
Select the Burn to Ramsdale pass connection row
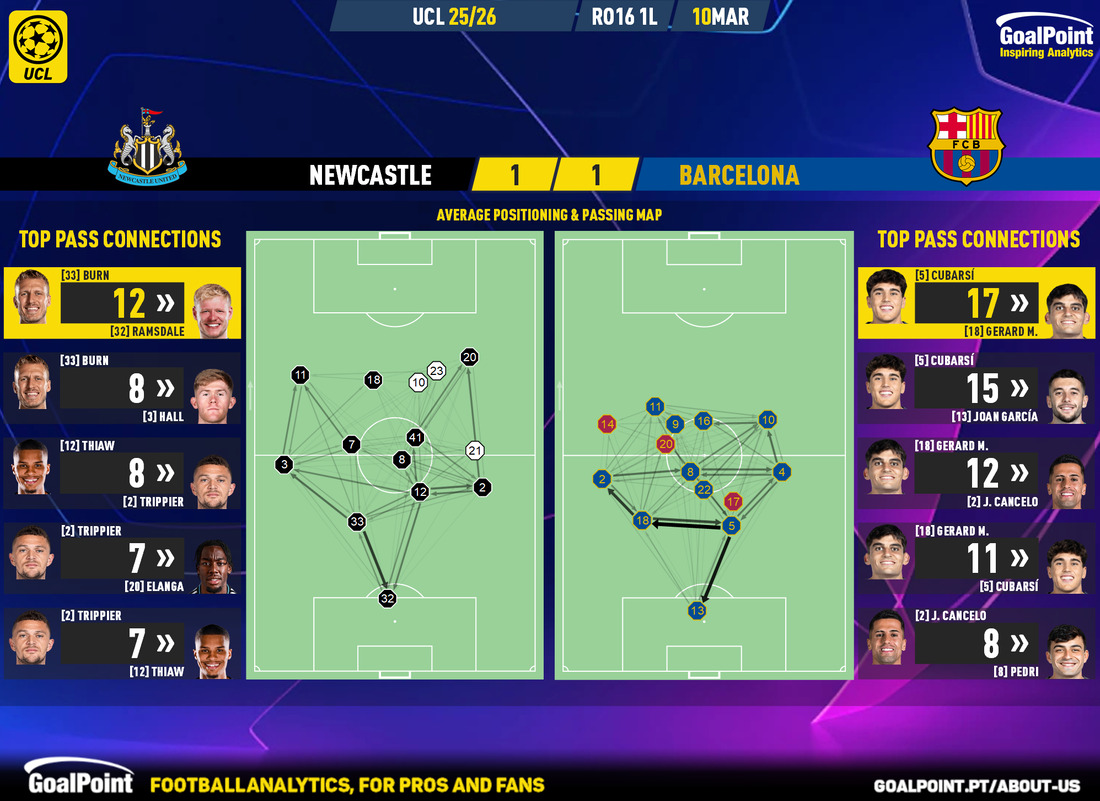pos(122,303)
